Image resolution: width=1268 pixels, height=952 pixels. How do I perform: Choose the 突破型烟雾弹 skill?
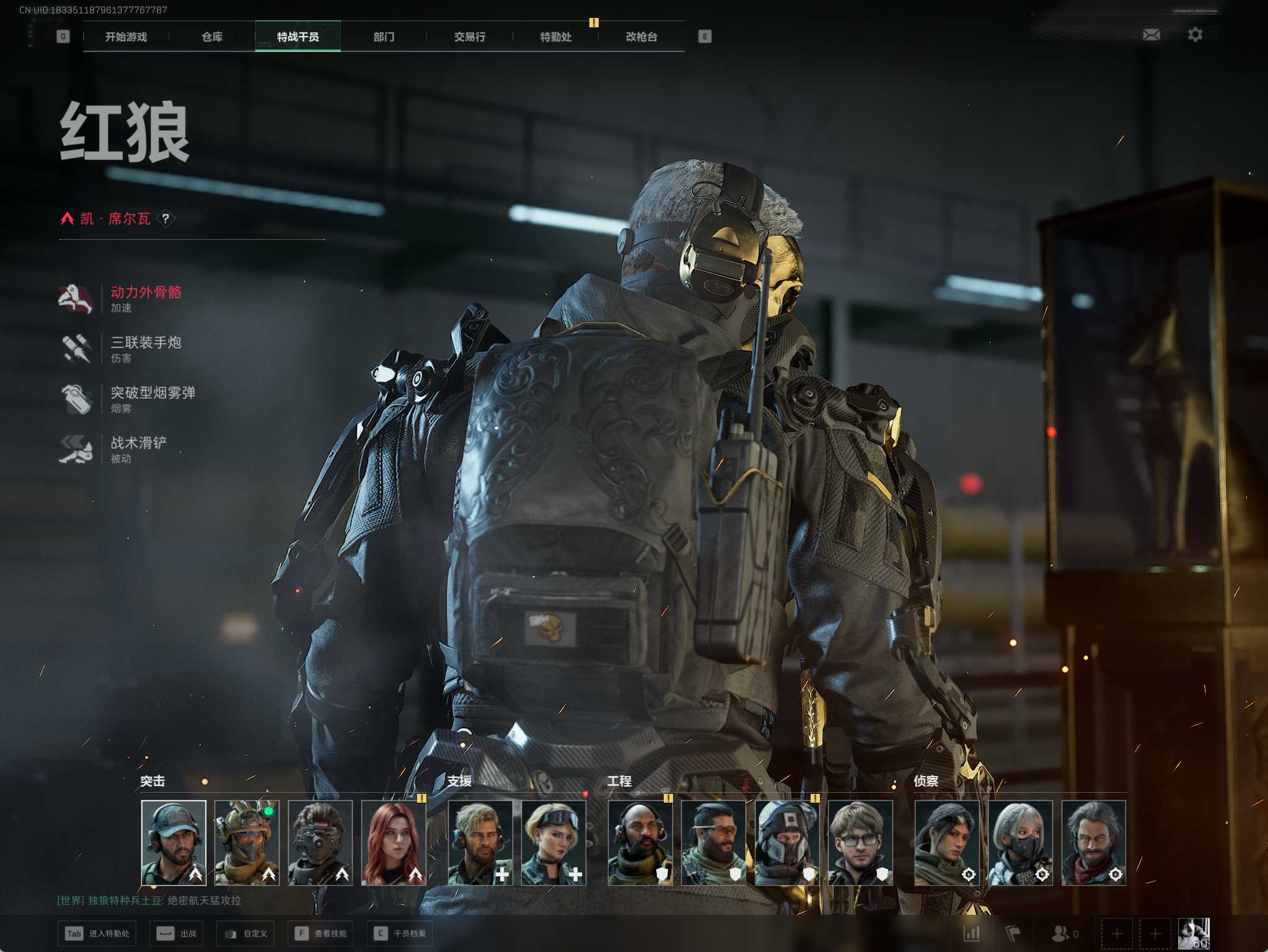(x=152, y=399)
